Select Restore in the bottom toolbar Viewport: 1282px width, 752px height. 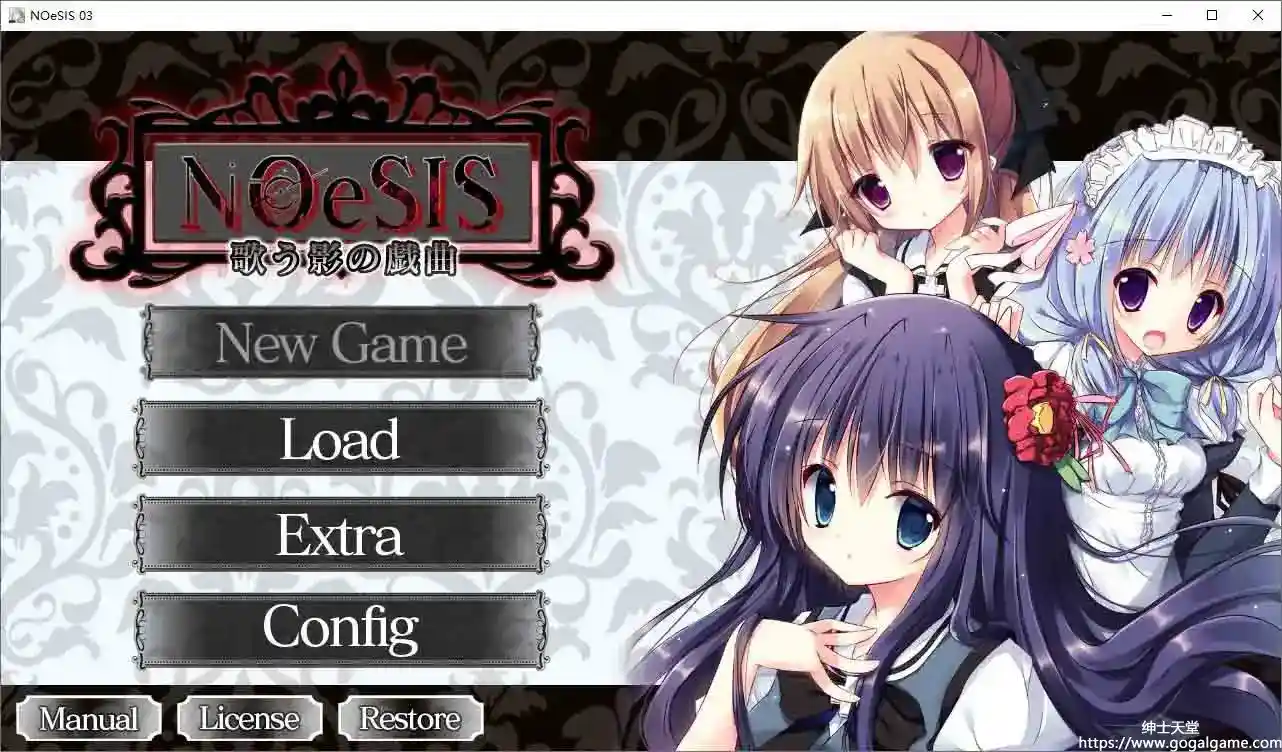[408, 718]
